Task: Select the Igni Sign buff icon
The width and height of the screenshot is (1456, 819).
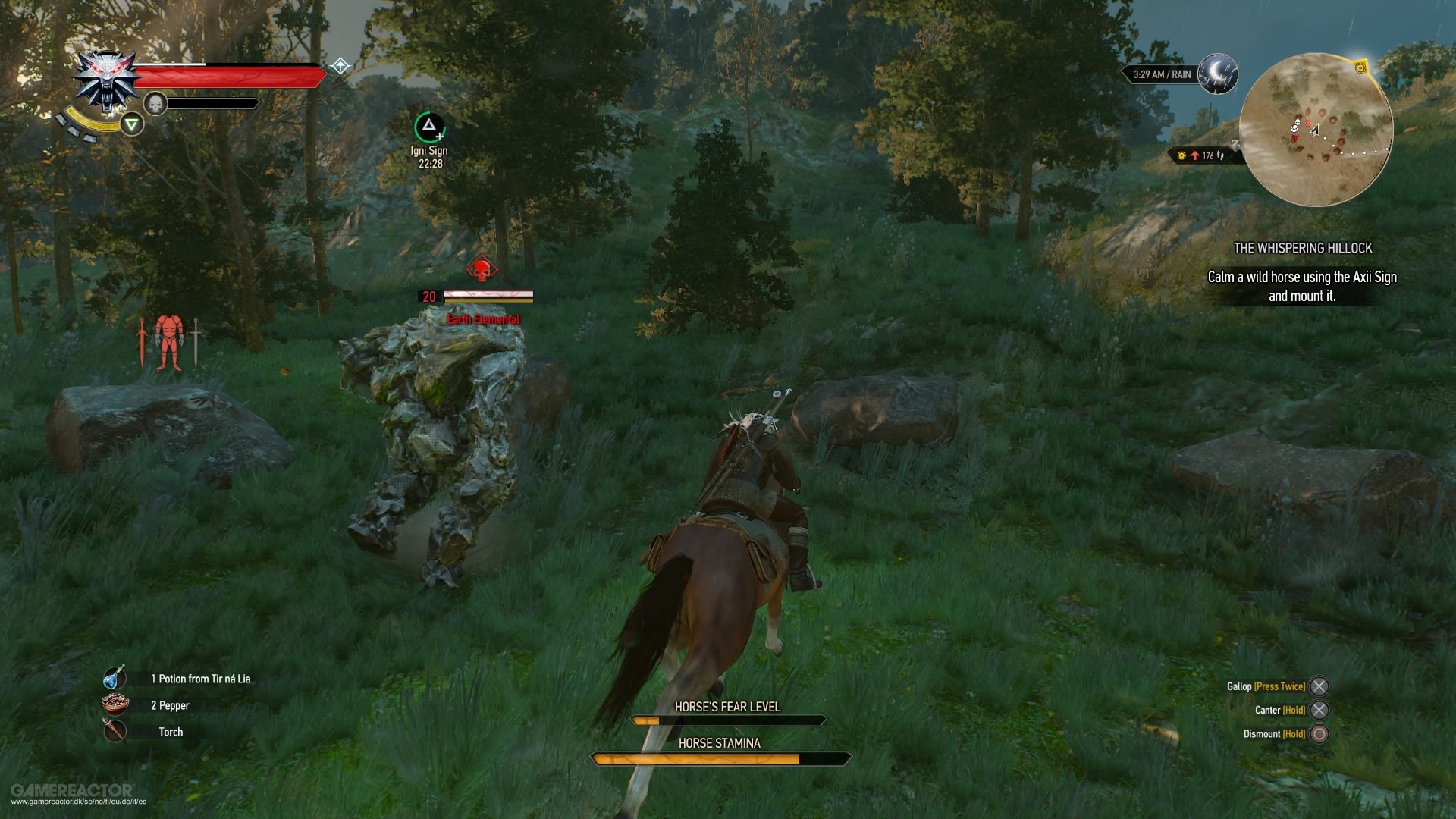Action: point(429,127)
